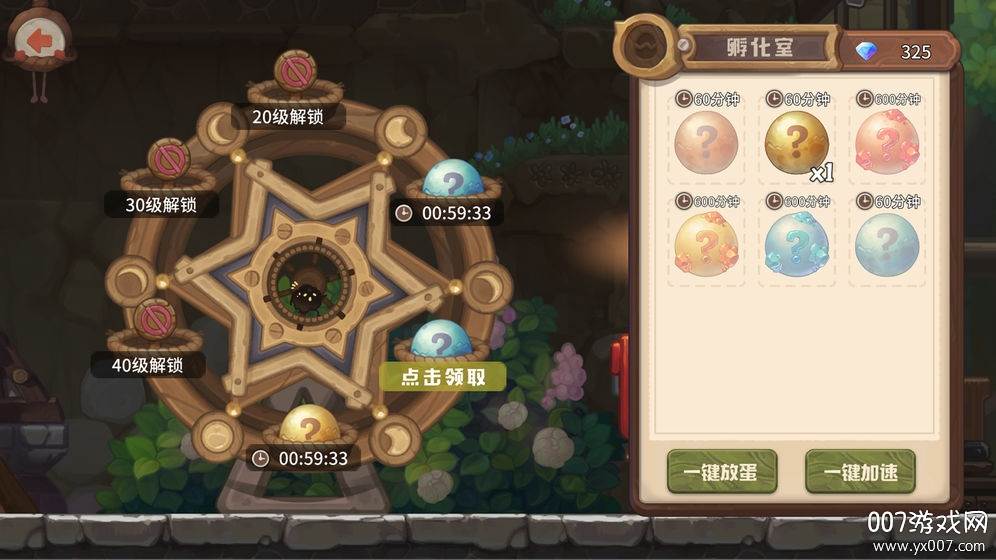Click the locked slot labeled 40级解锁
Screen dimensions: 996x560
click(154, 320)
